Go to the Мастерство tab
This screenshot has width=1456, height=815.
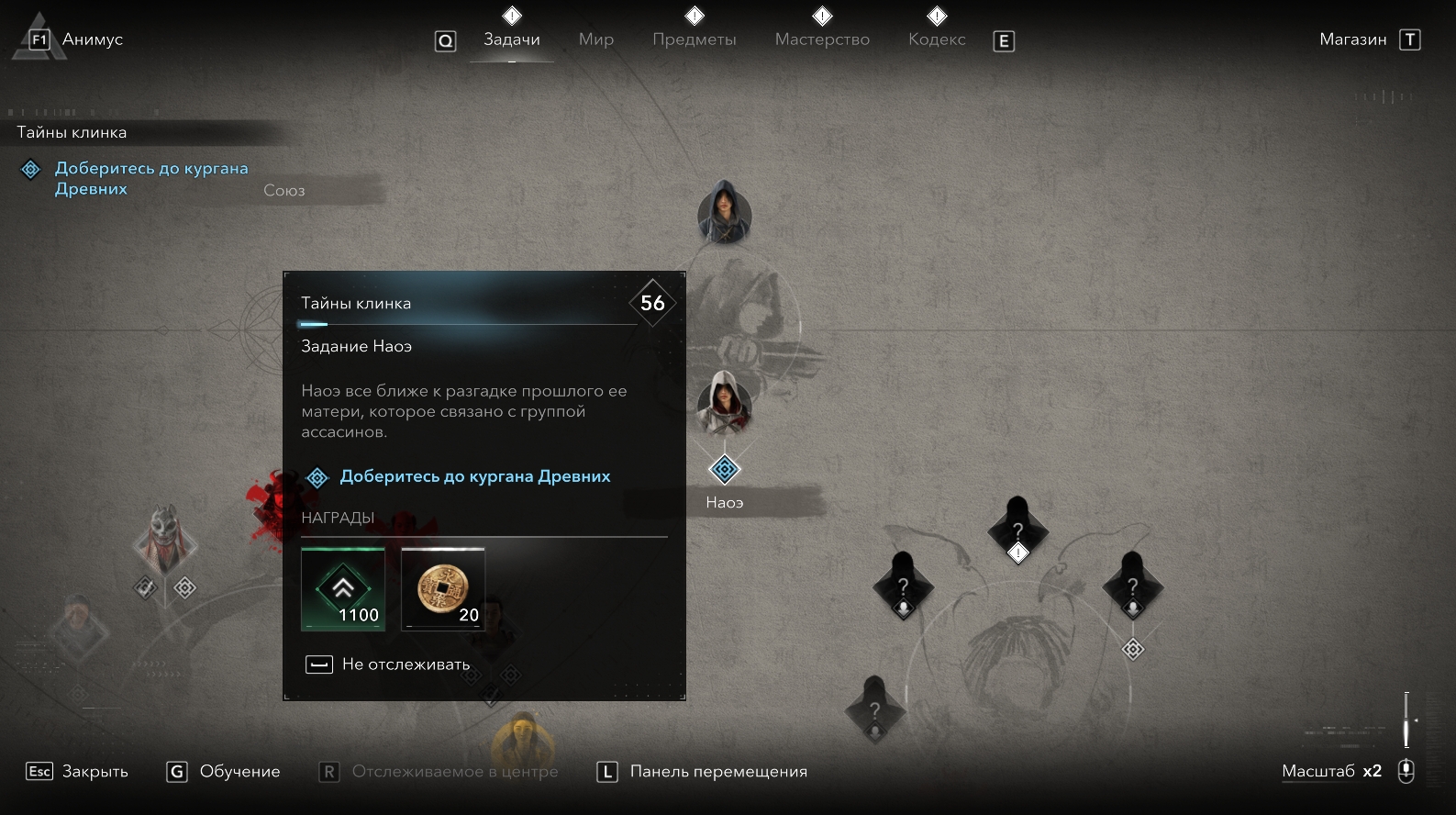coord(821,39)
